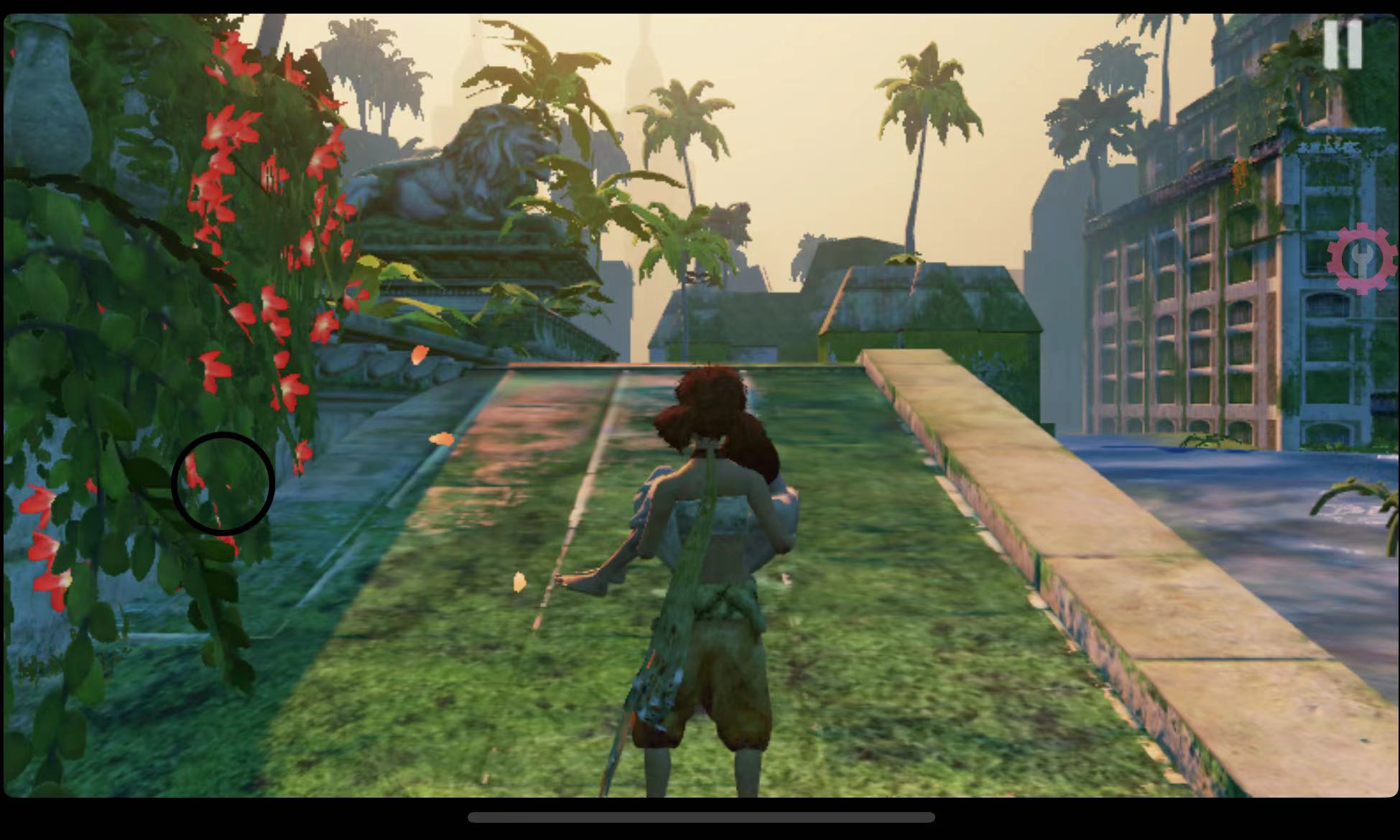Open the pink gear wrench settings icon
The height and width of the screenshot is (840, 1400).
pos(1361,259)
